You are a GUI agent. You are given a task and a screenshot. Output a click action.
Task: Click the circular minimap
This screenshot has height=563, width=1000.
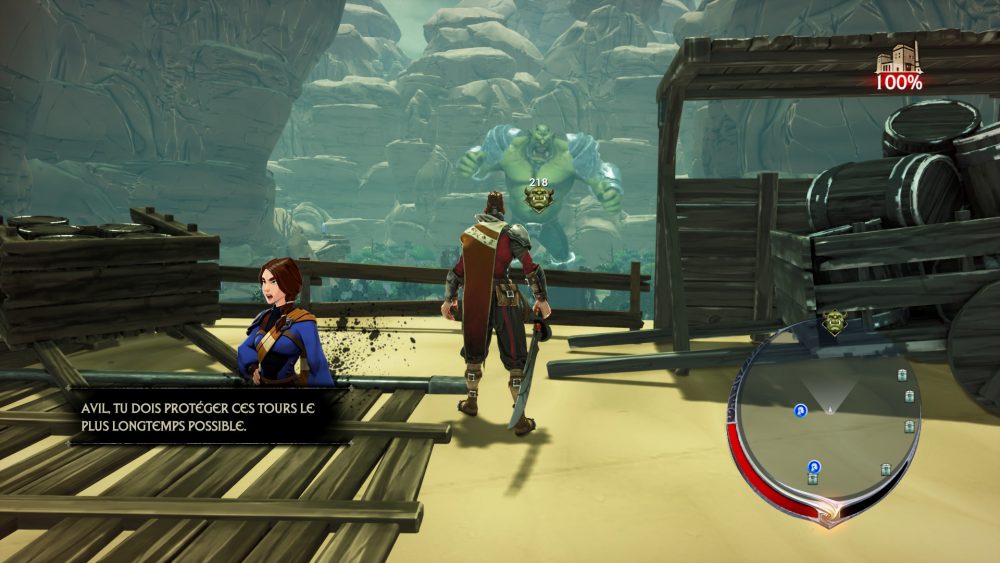828,420
